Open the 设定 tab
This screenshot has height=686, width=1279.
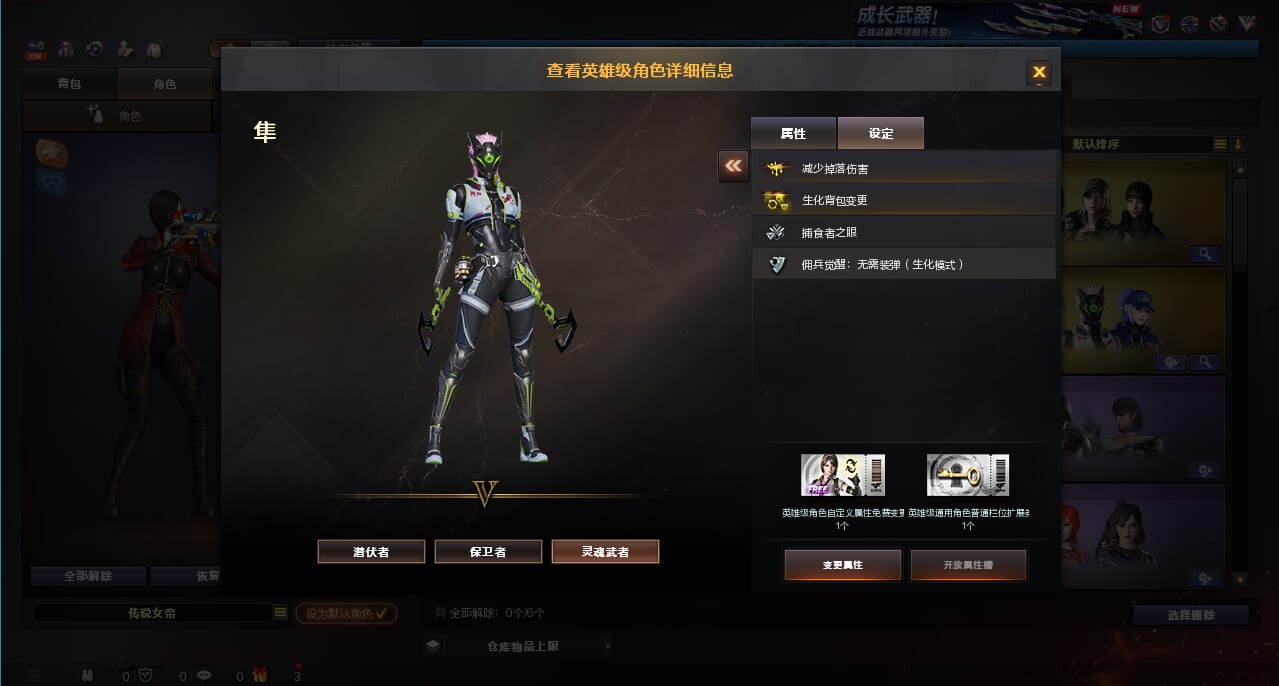(880, 133)
